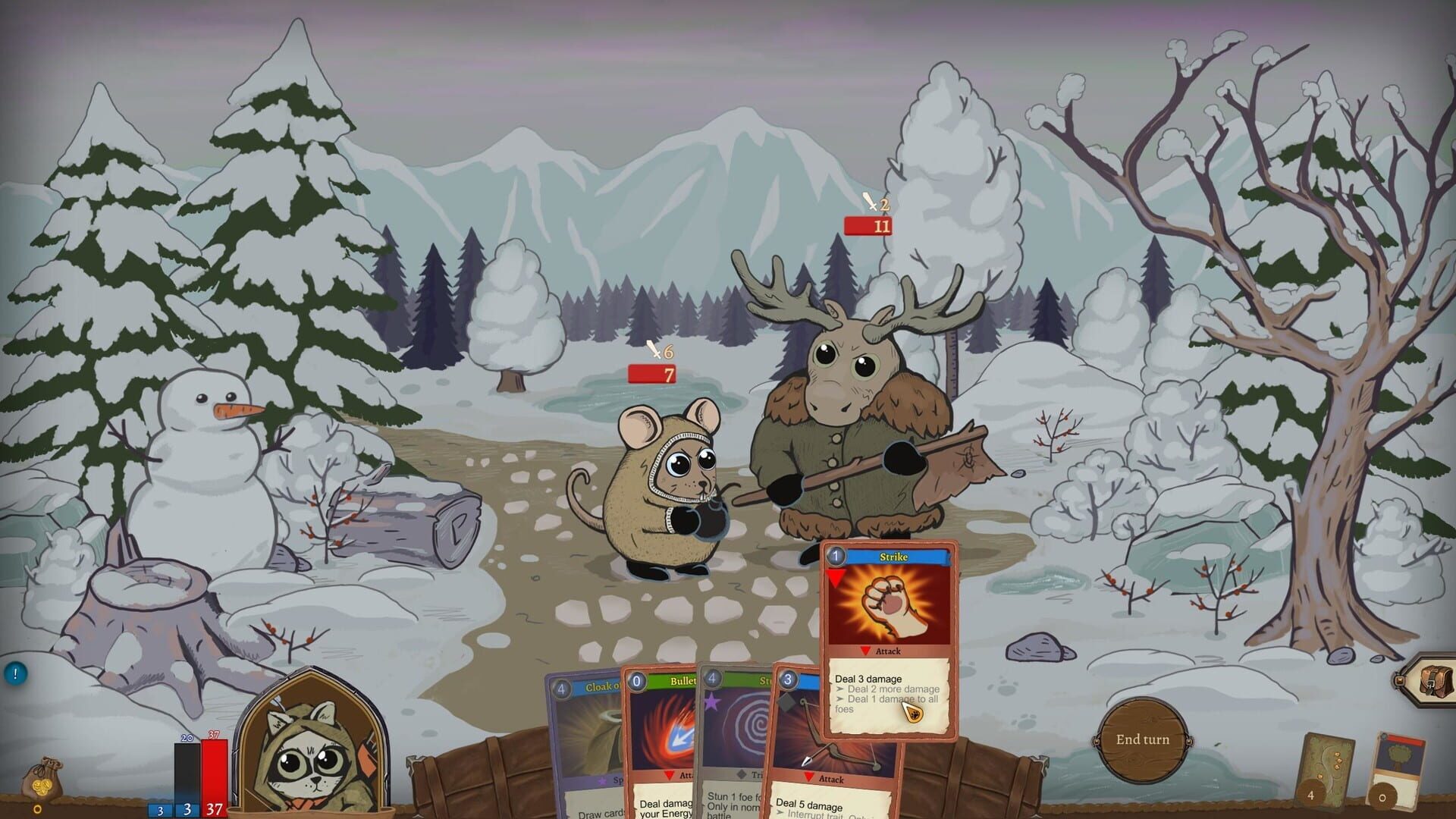
Task: Click the moose enemy's red health bar
Action: tap(867, 225)
